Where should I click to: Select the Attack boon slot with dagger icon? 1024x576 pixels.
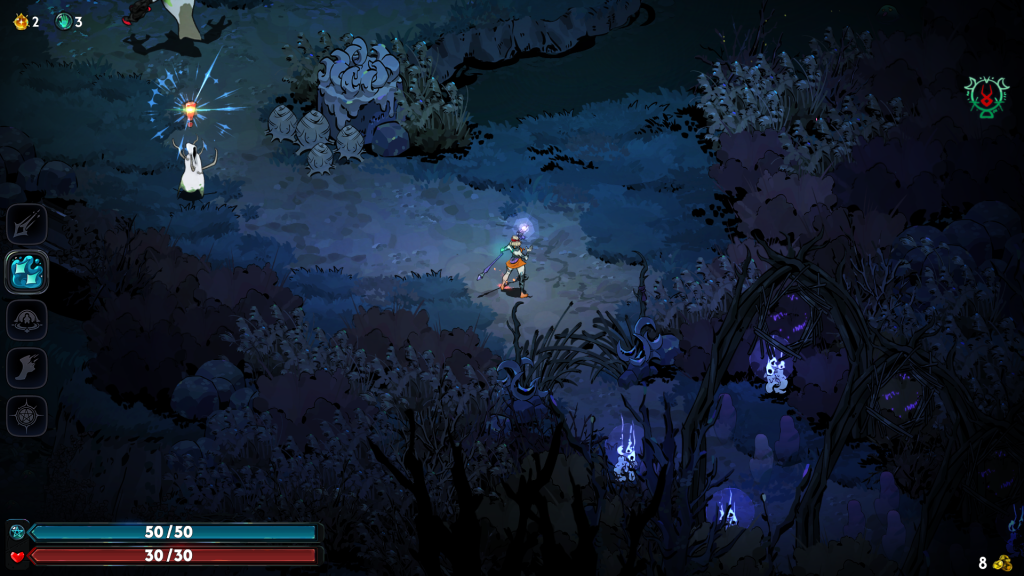tap(27, 223)
